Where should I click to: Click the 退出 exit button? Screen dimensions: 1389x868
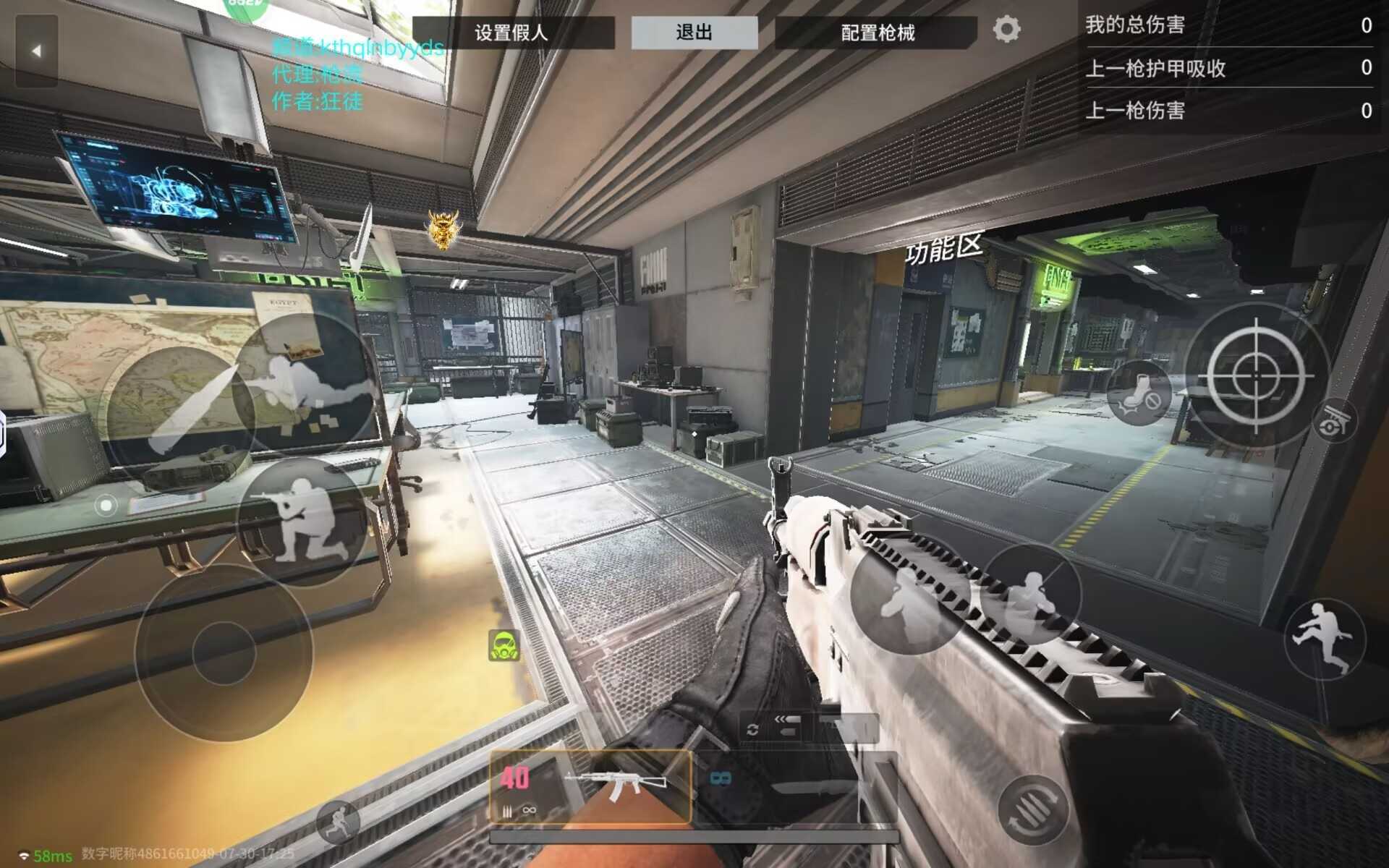coord(694,33)
